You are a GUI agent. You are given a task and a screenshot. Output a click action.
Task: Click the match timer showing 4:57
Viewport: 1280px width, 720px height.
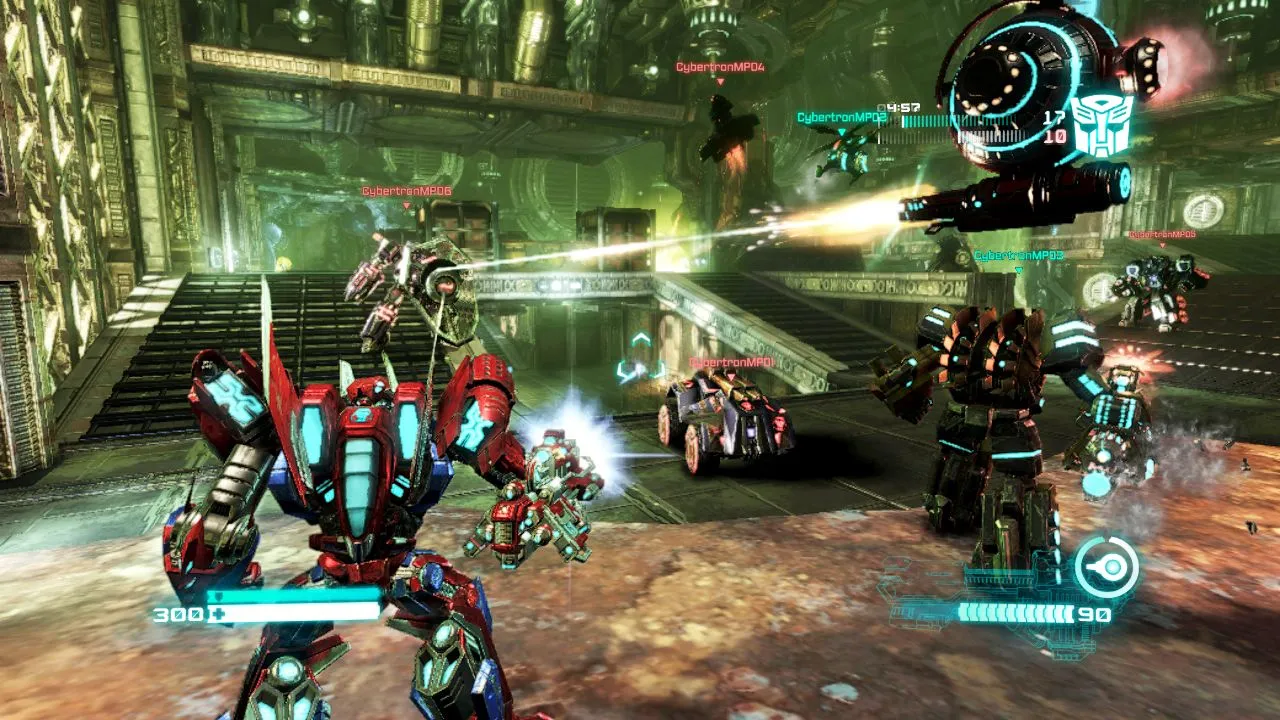900,107
